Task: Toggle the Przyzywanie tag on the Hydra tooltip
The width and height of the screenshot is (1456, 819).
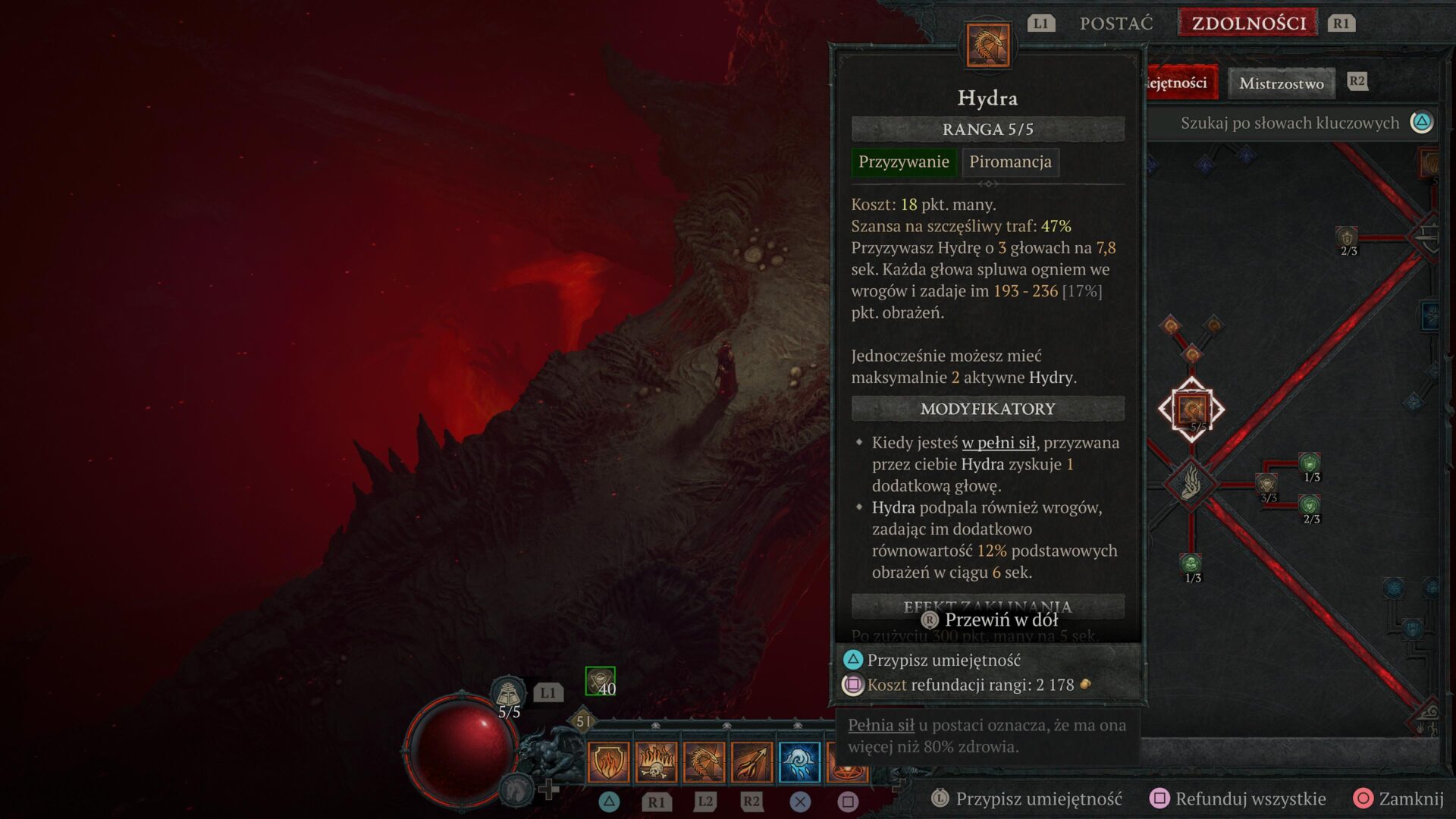Action: (x=903, y=162)
